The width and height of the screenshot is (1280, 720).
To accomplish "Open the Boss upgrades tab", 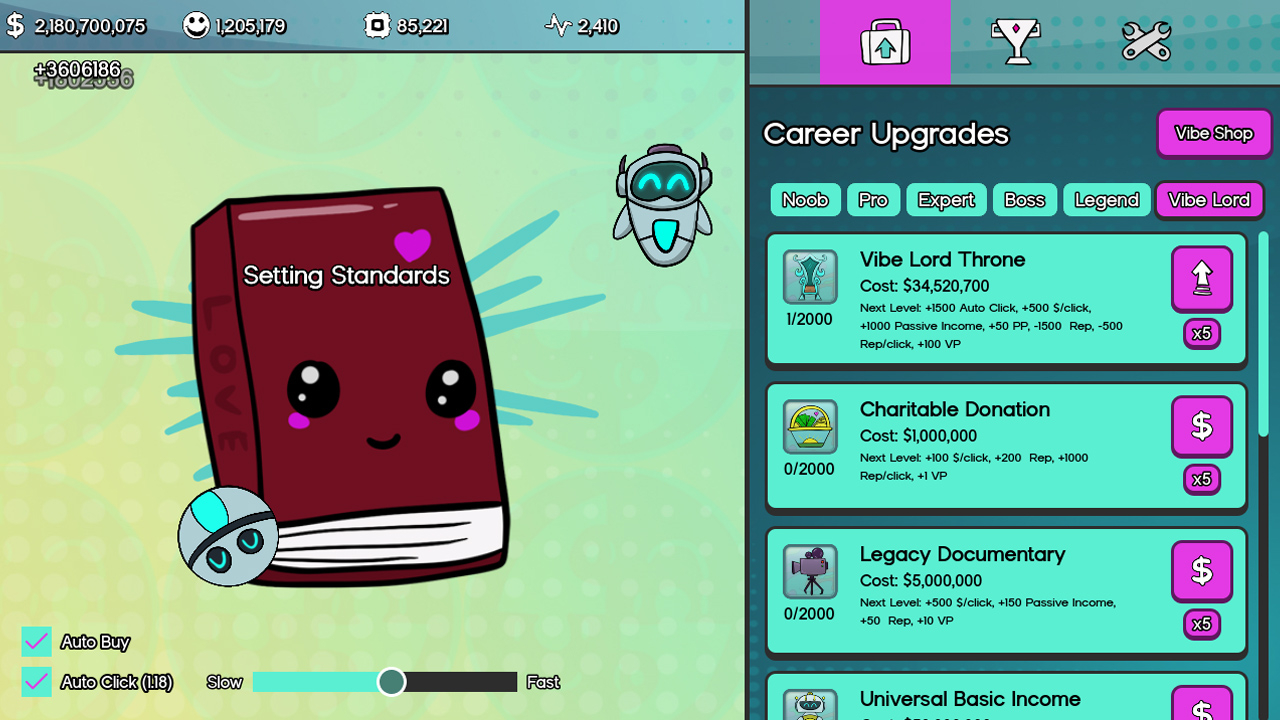I will 1024,200.
